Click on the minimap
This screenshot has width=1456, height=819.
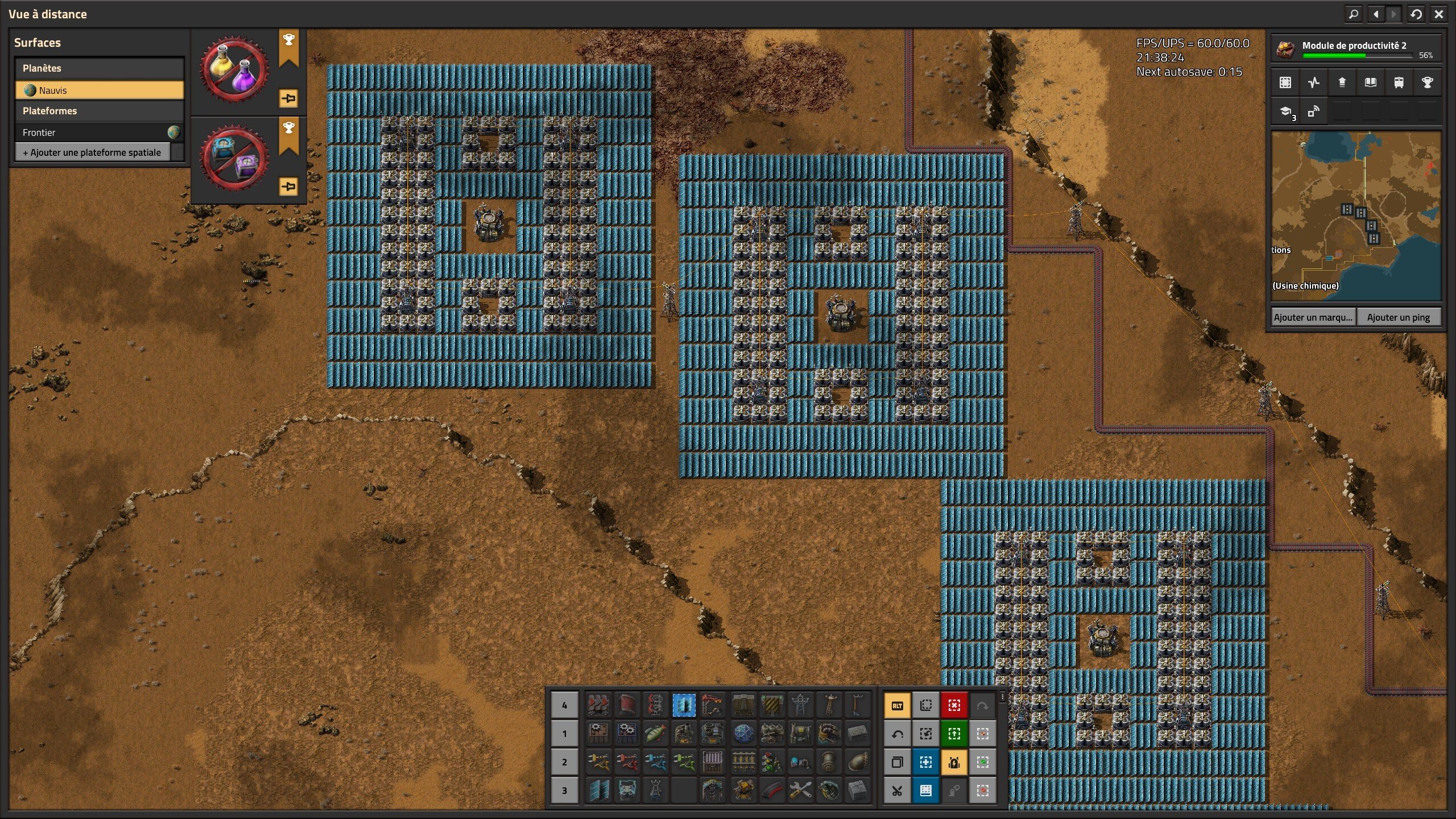point(1356,216)
